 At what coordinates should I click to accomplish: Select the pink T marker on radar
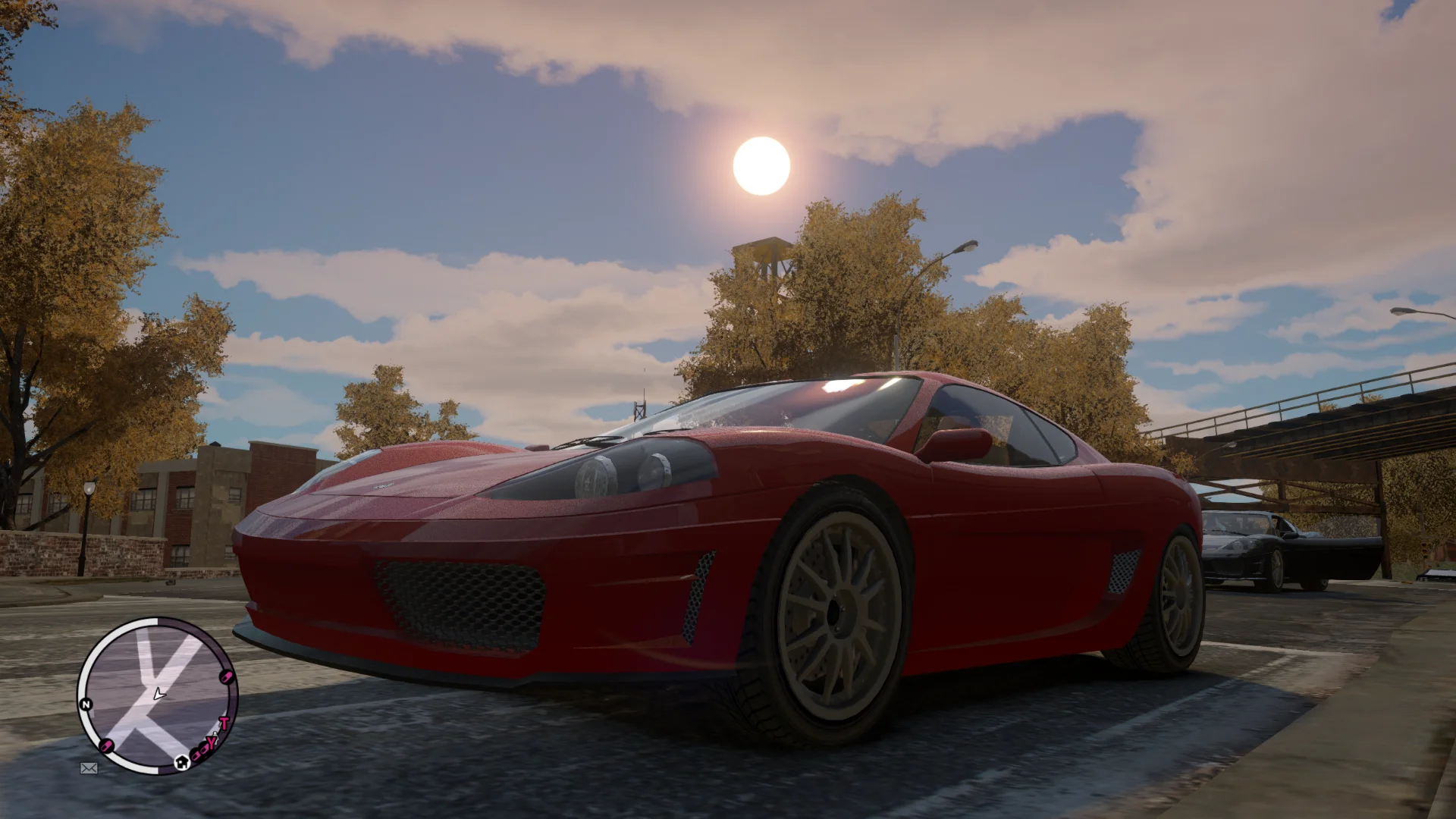[224, 723]
